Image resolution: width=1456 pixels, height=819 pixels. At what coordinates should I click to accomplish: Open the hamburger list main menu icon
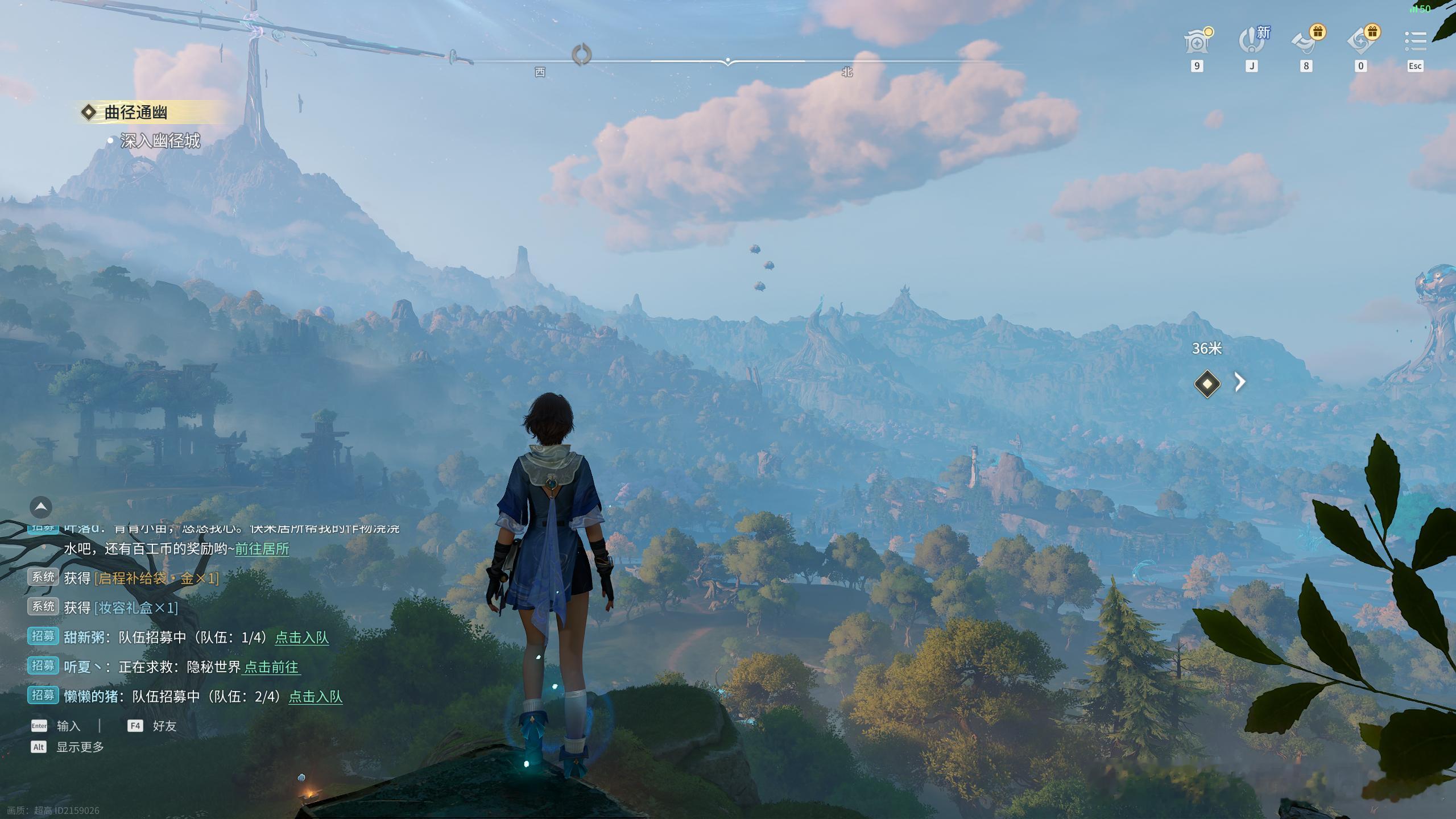1415,42
